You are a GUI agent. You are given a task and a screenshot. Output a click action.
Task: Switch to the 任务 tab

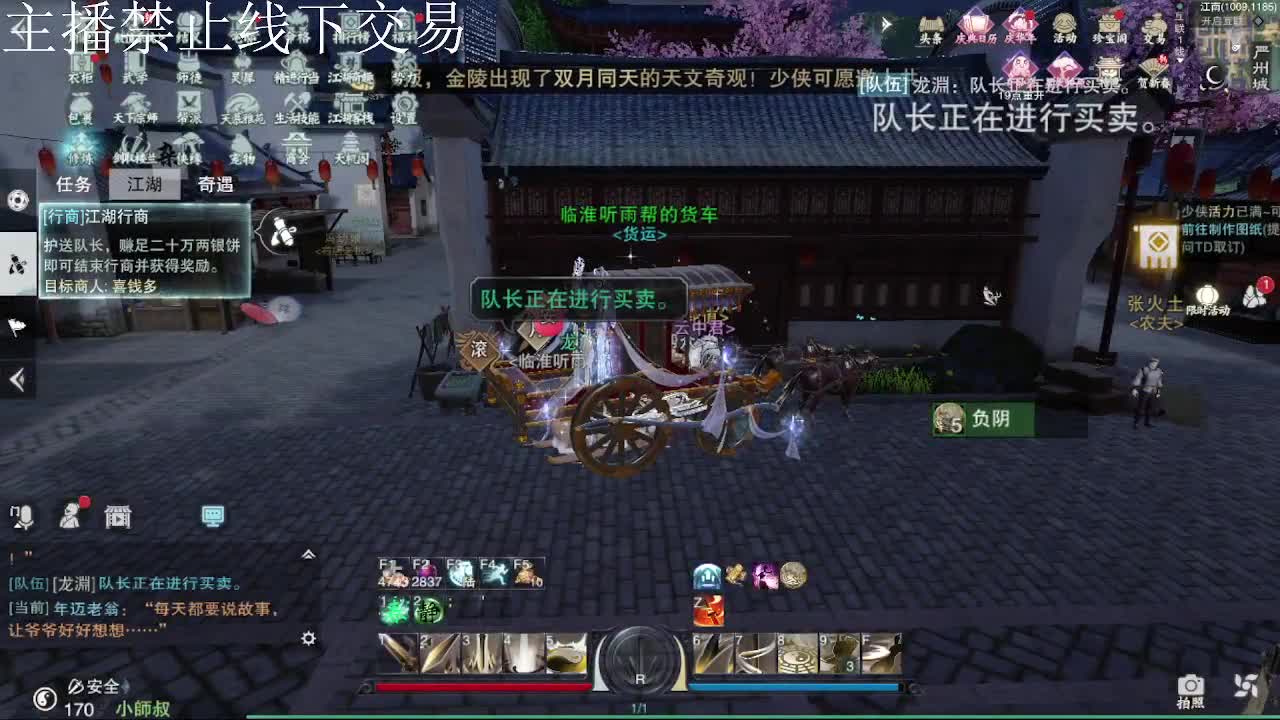click(x=73, y=184)
